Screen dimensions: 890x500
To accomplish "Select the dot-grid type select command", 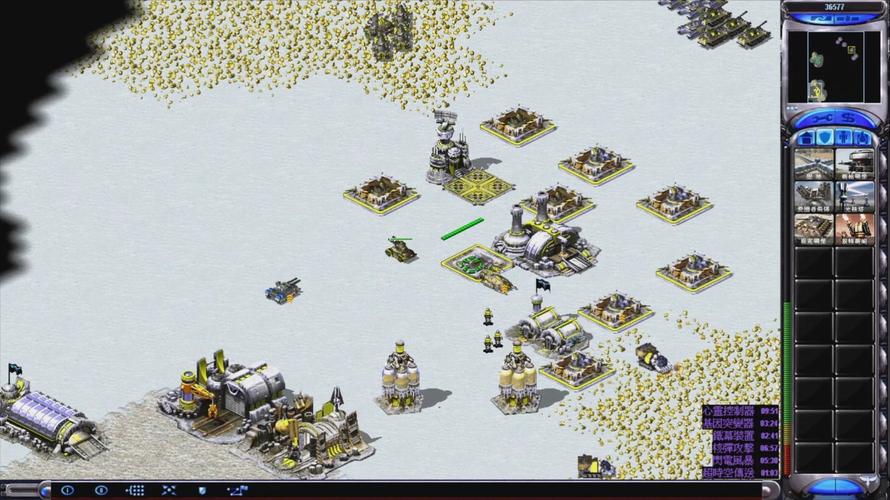I will point(135,490).
